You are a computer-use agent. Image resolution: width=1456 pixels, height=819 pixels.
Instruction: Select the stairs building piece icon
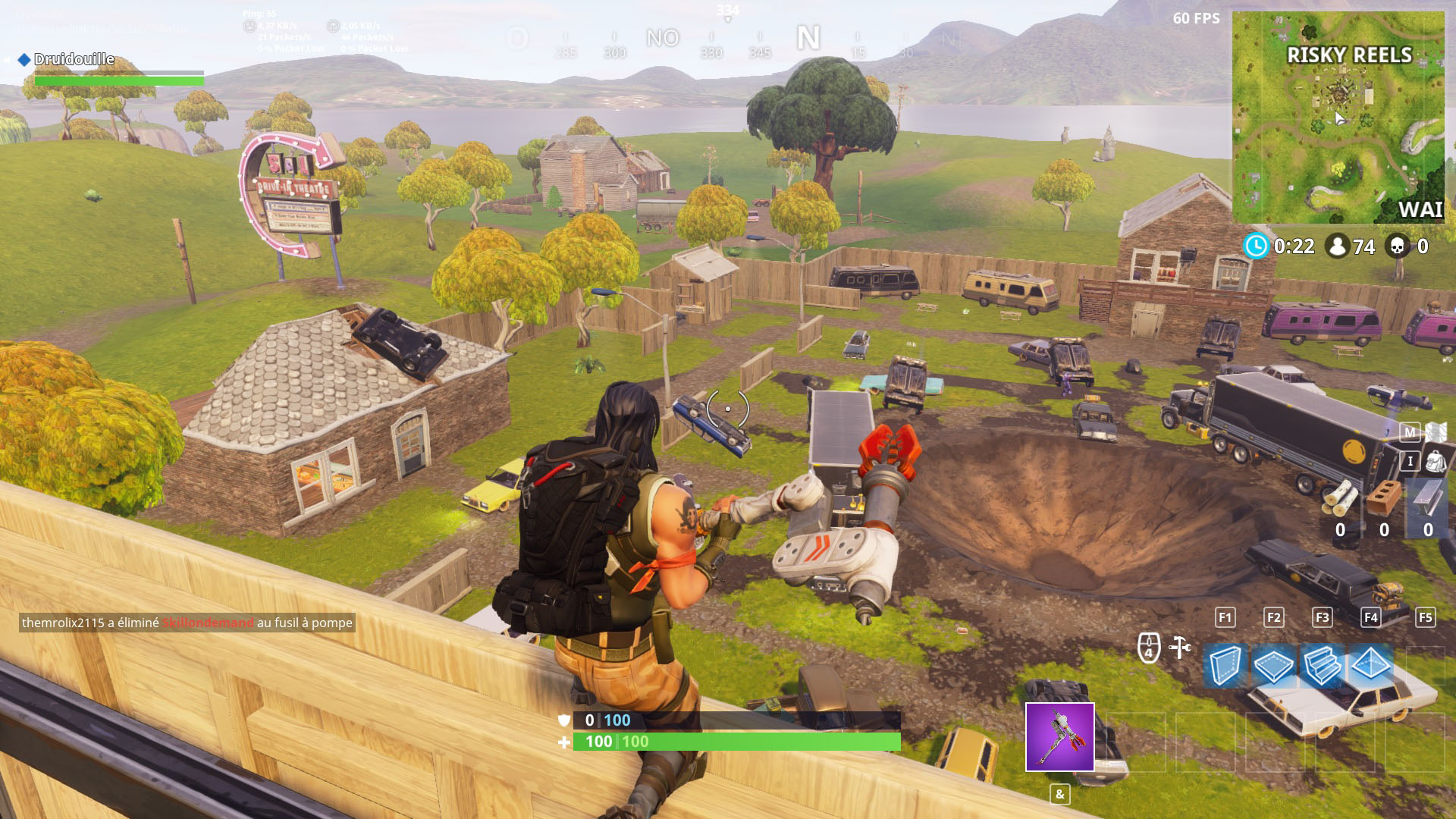click(1322, 662)
